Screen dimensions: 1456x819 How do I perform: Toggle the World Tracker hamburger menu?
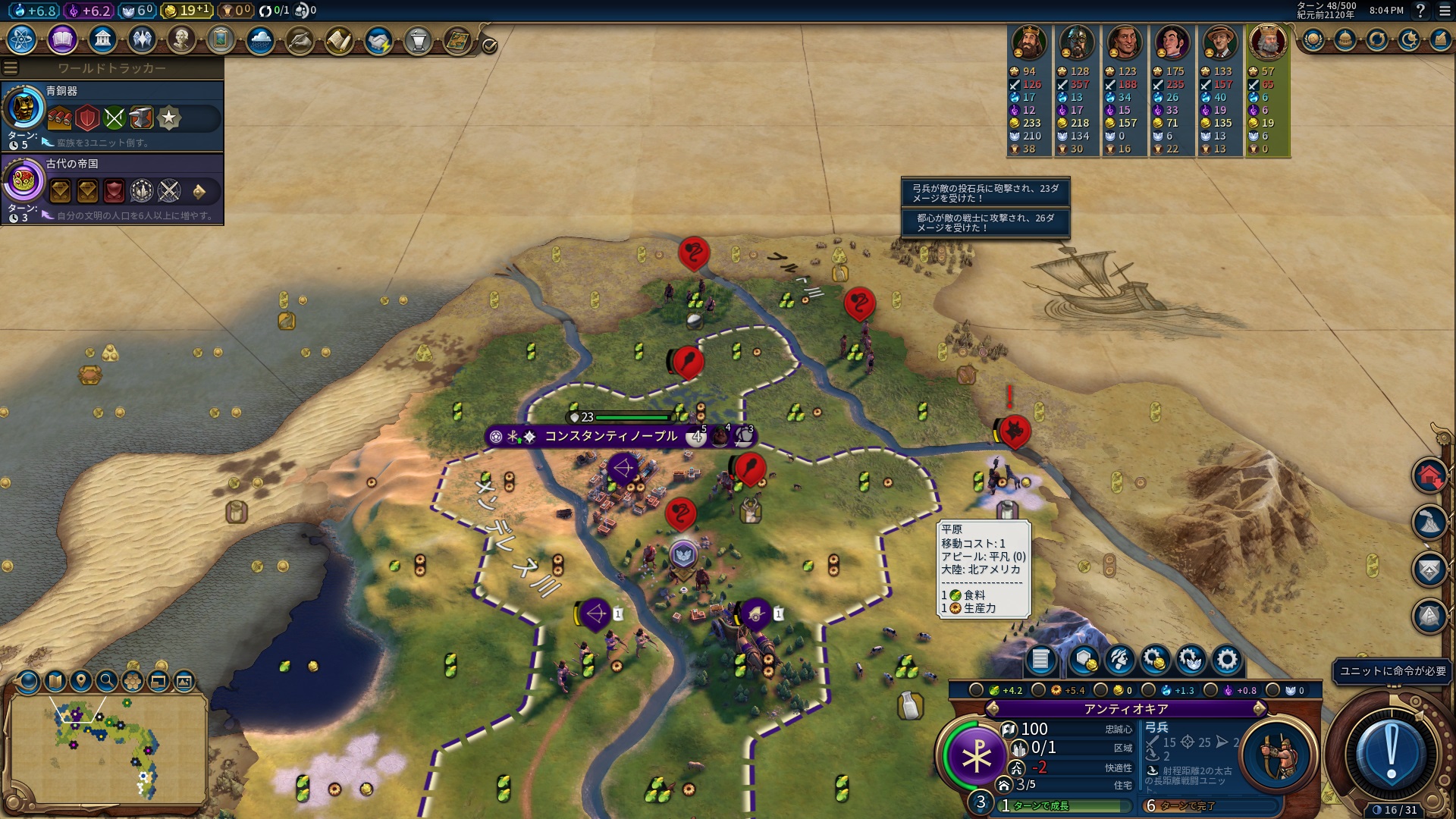[x=11, y=68]
